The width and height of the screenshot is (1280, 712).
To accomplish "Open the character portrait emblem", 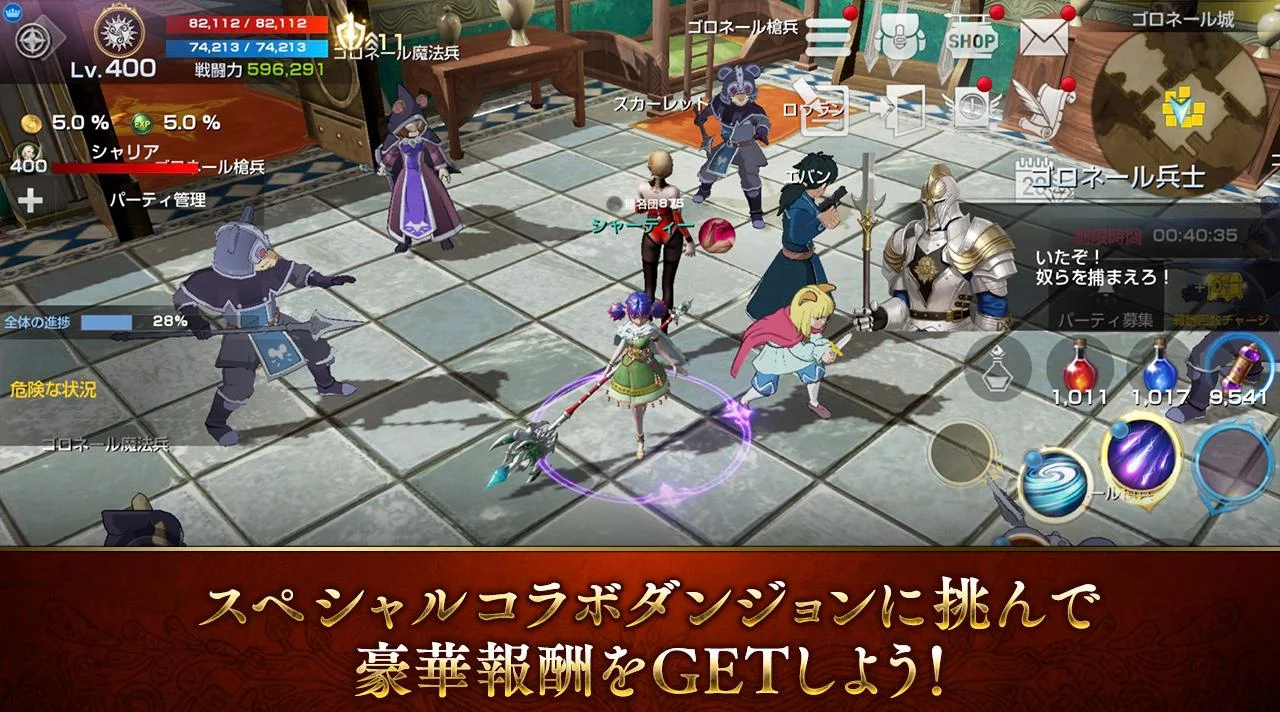I will 119,33.
